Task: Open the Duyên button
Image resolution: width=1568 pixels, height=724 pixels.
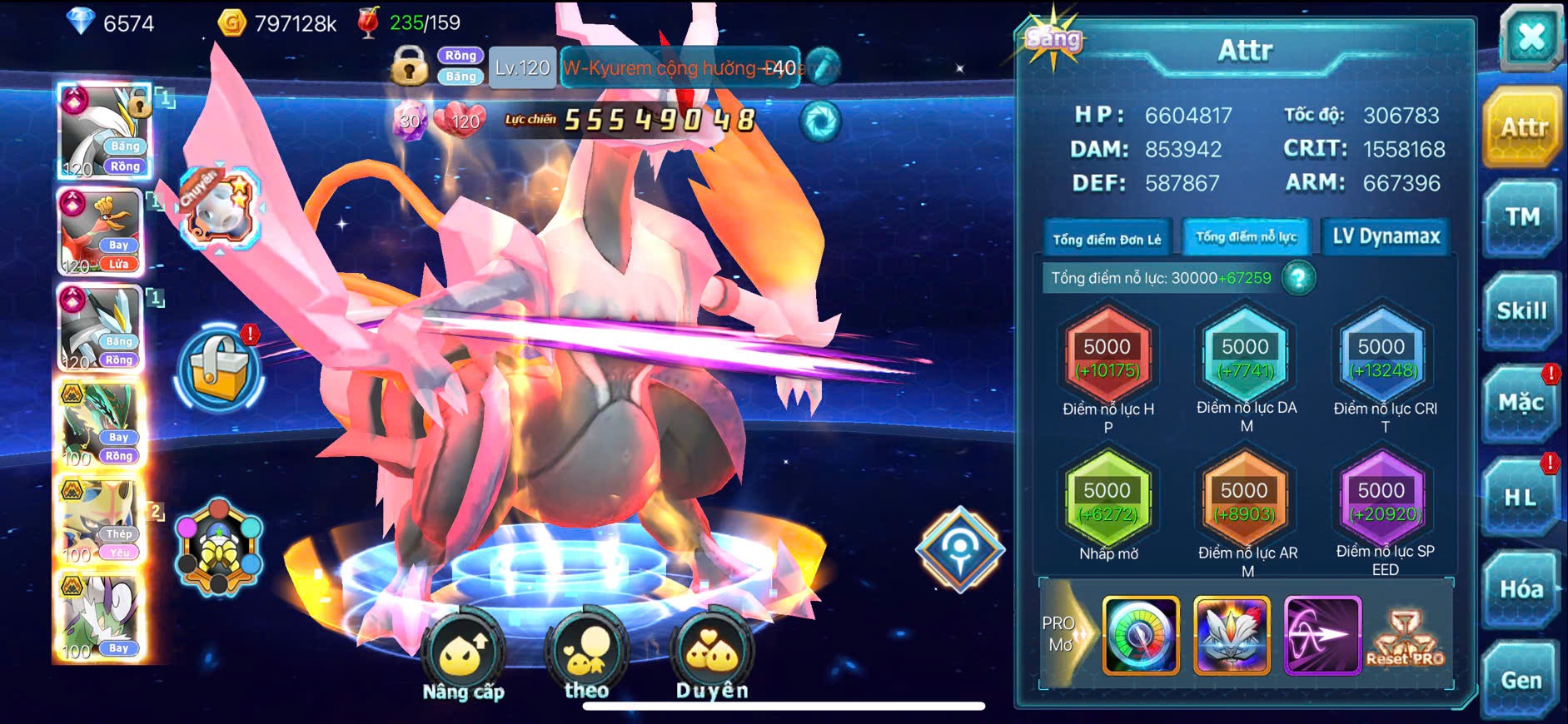Action: (x=712, y=657)
